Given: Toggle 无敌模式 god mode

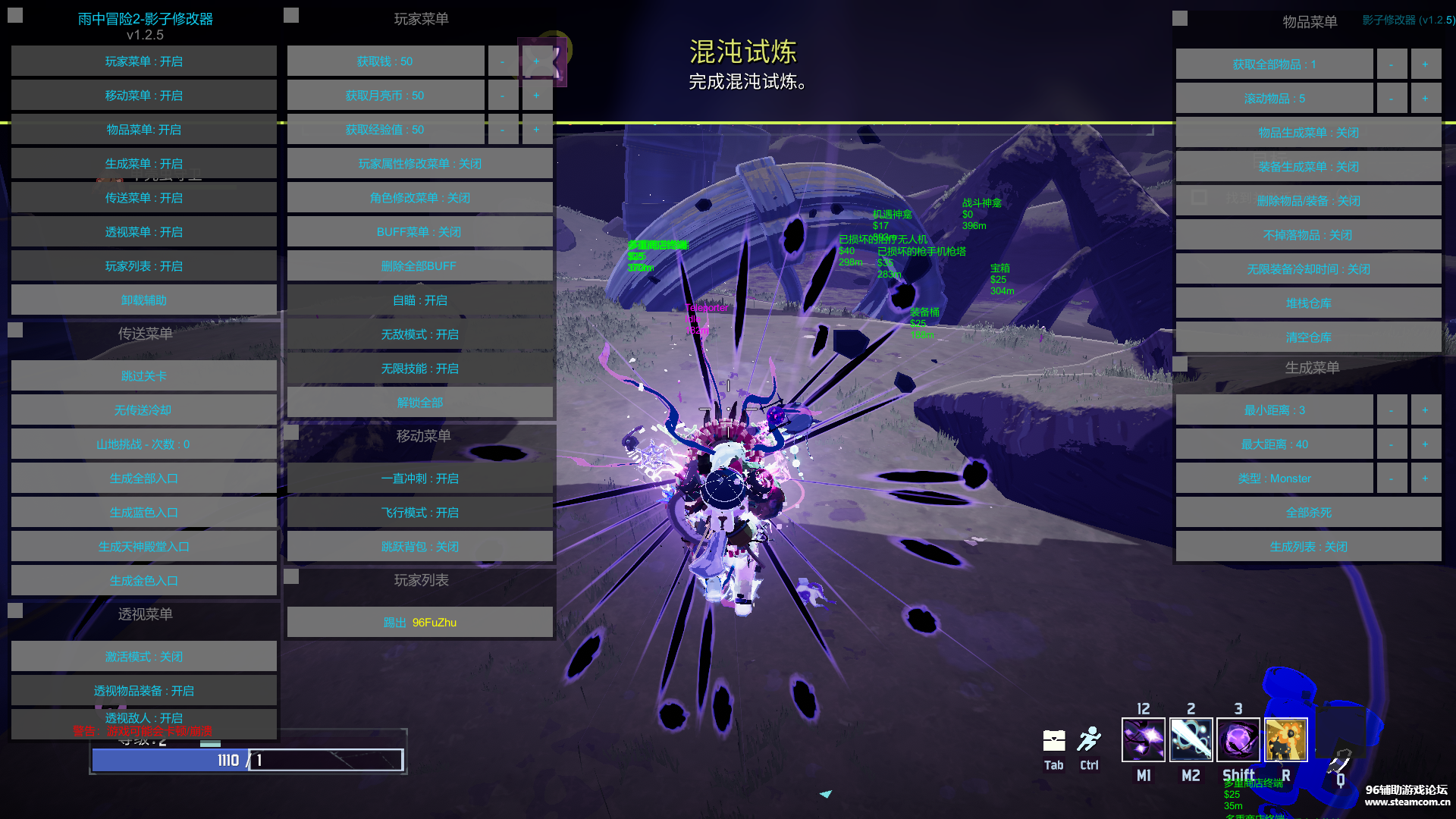Looking at the screenshot, I should (419, 334).
